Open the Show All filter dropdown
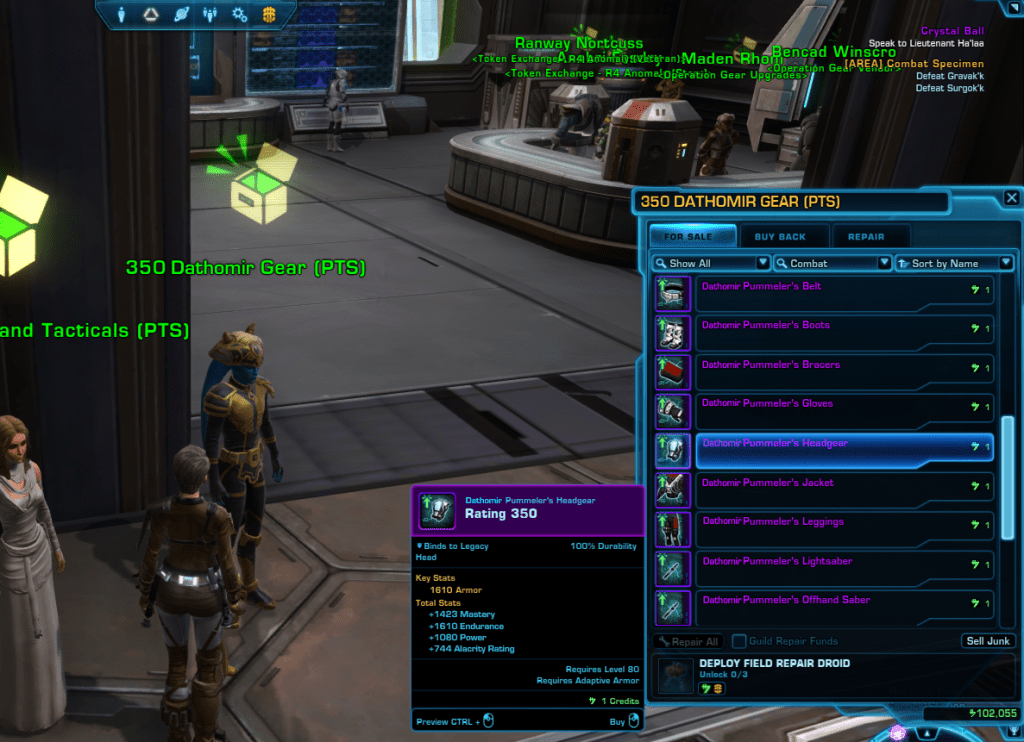The width and height of the screenshot is (1024, 742). click(711, 263)
